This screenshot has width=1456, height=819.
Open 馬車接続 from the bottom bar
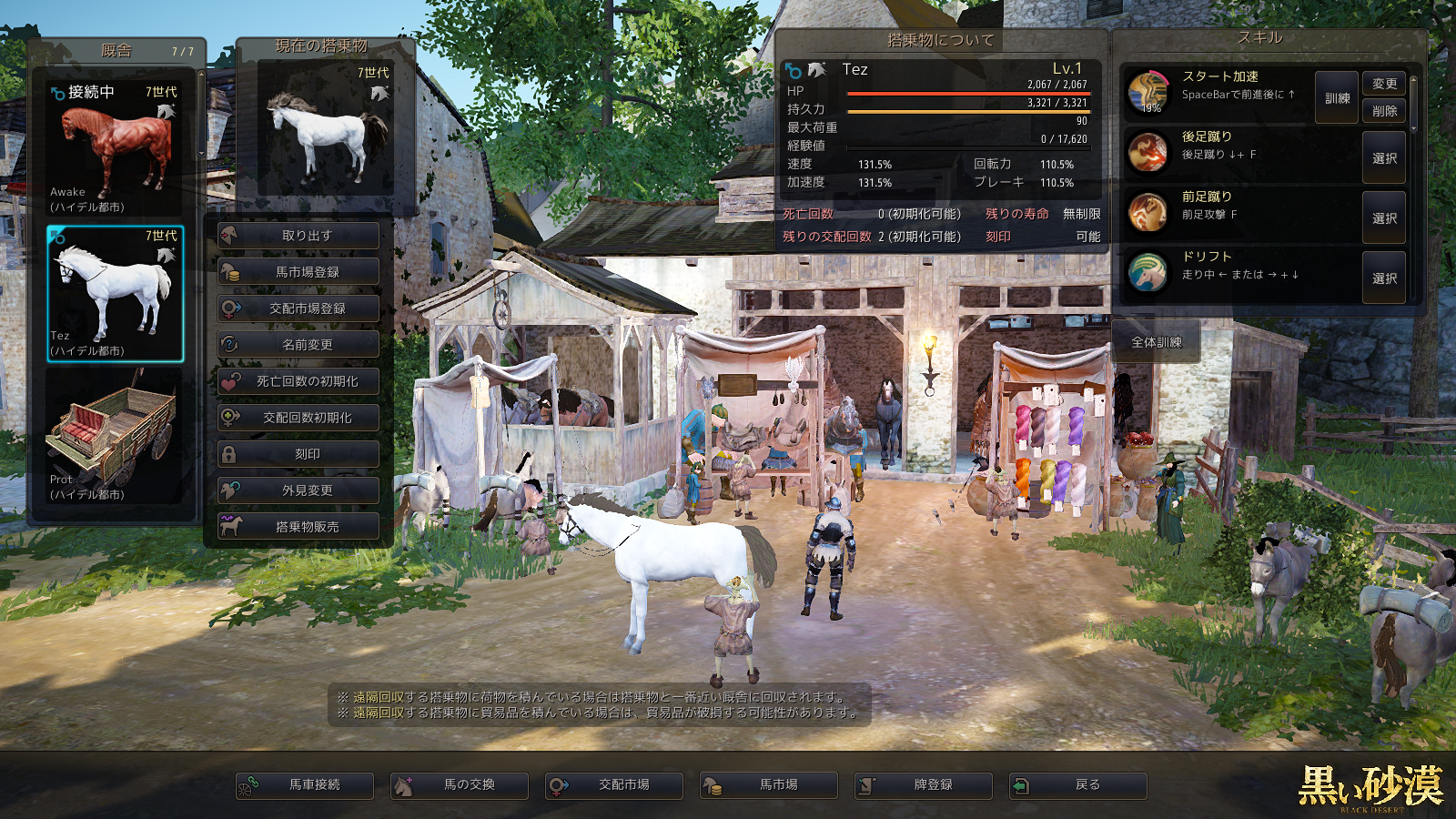[305, 785]
